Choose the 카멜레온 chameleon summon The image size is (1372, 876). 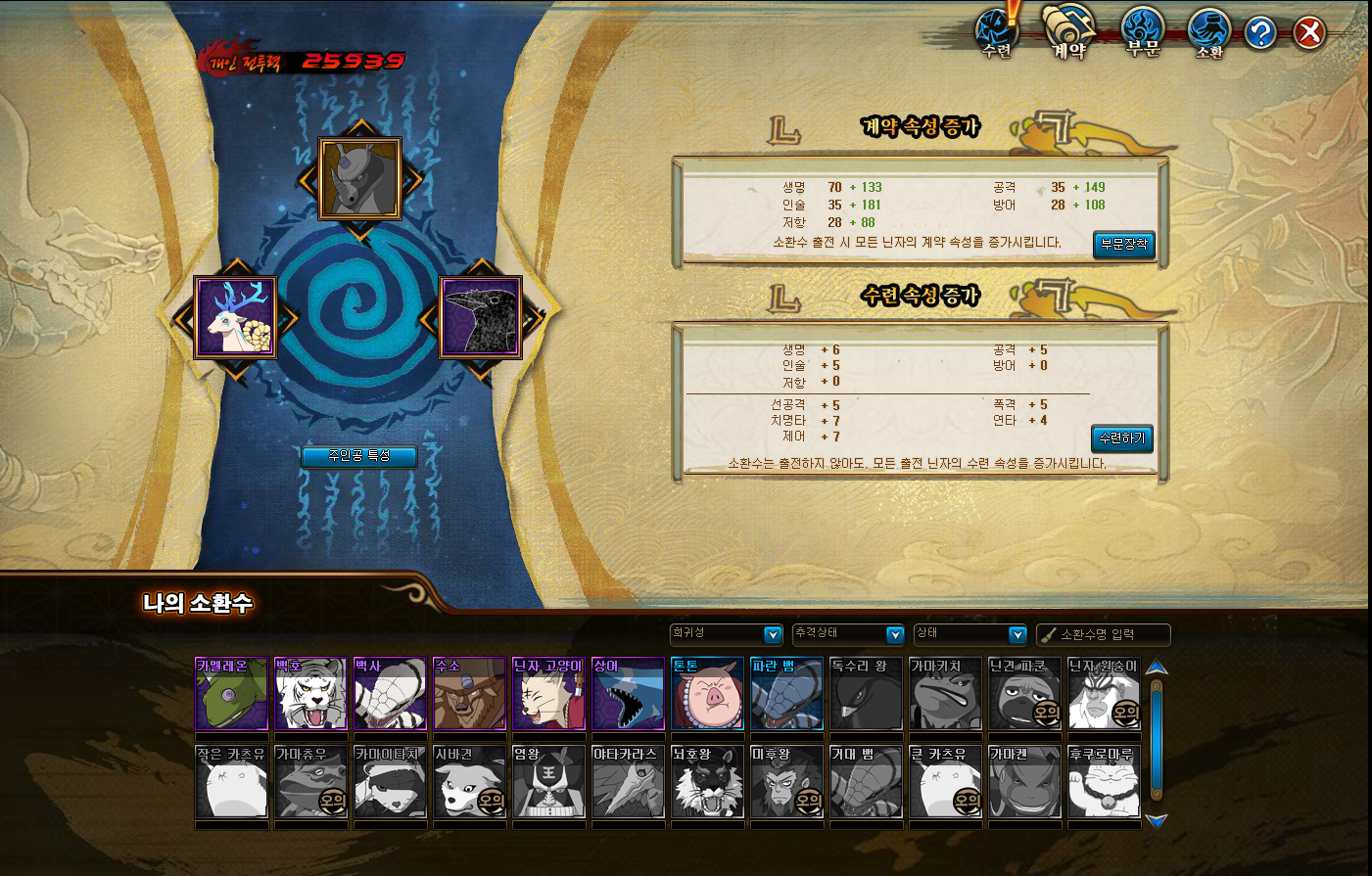[x=232, y=694]
